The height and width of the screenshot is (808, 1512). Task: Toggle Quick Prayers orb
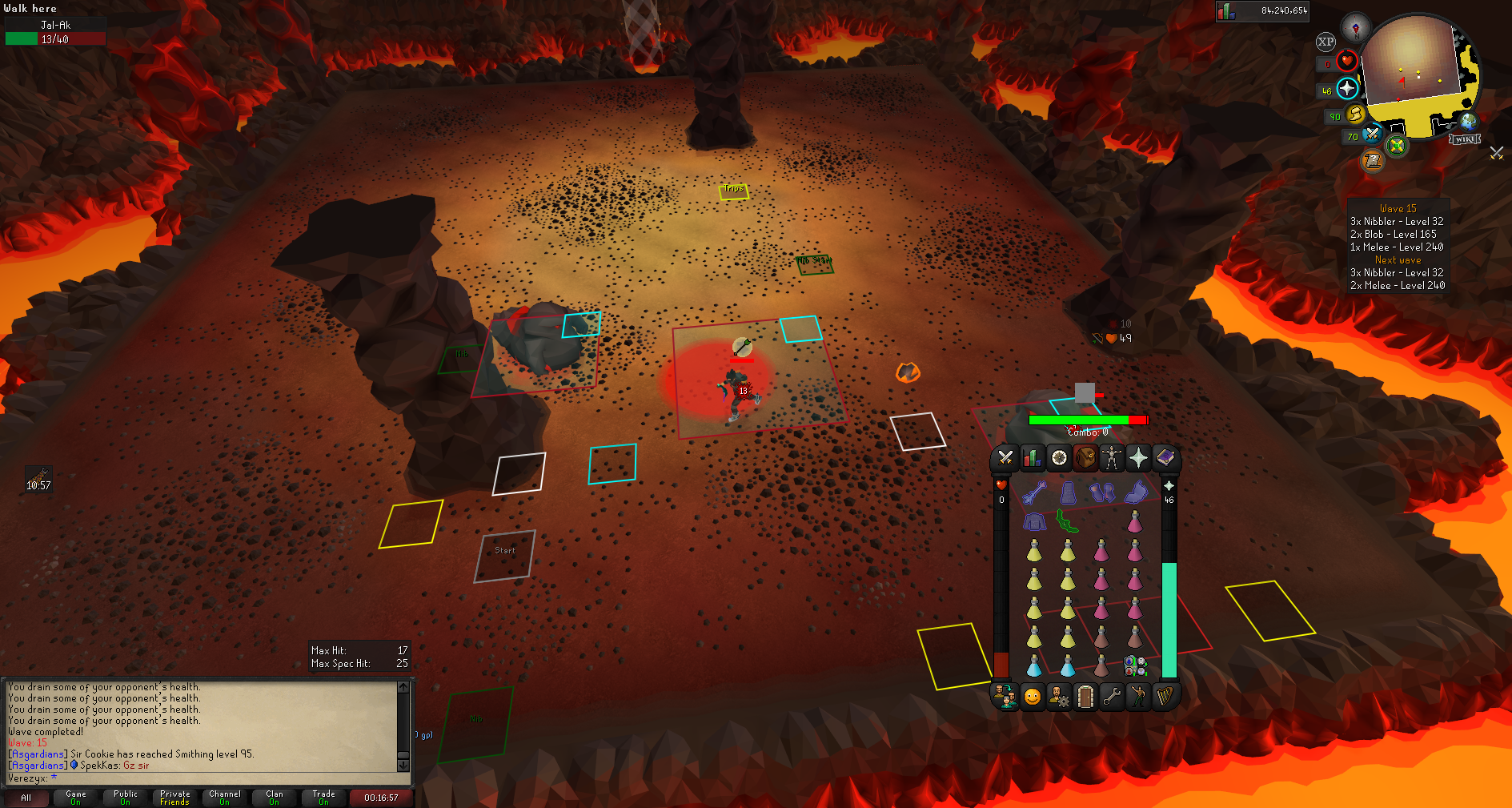[1347, 88]
